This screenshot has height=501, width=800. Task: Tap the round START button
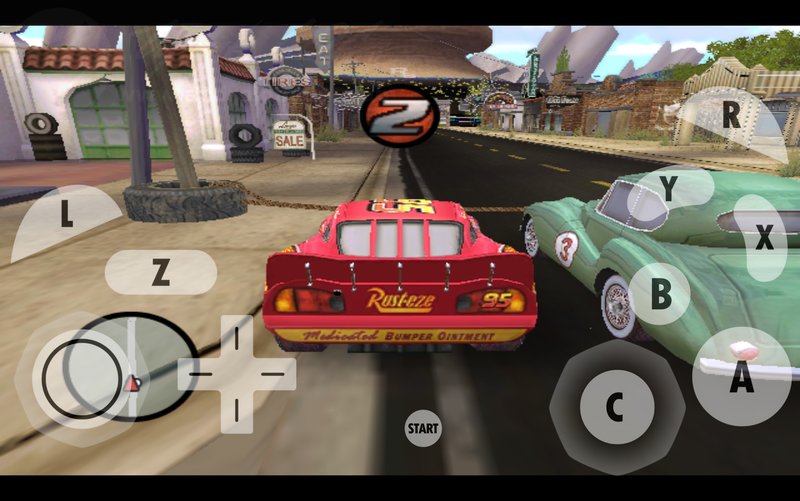423,428
